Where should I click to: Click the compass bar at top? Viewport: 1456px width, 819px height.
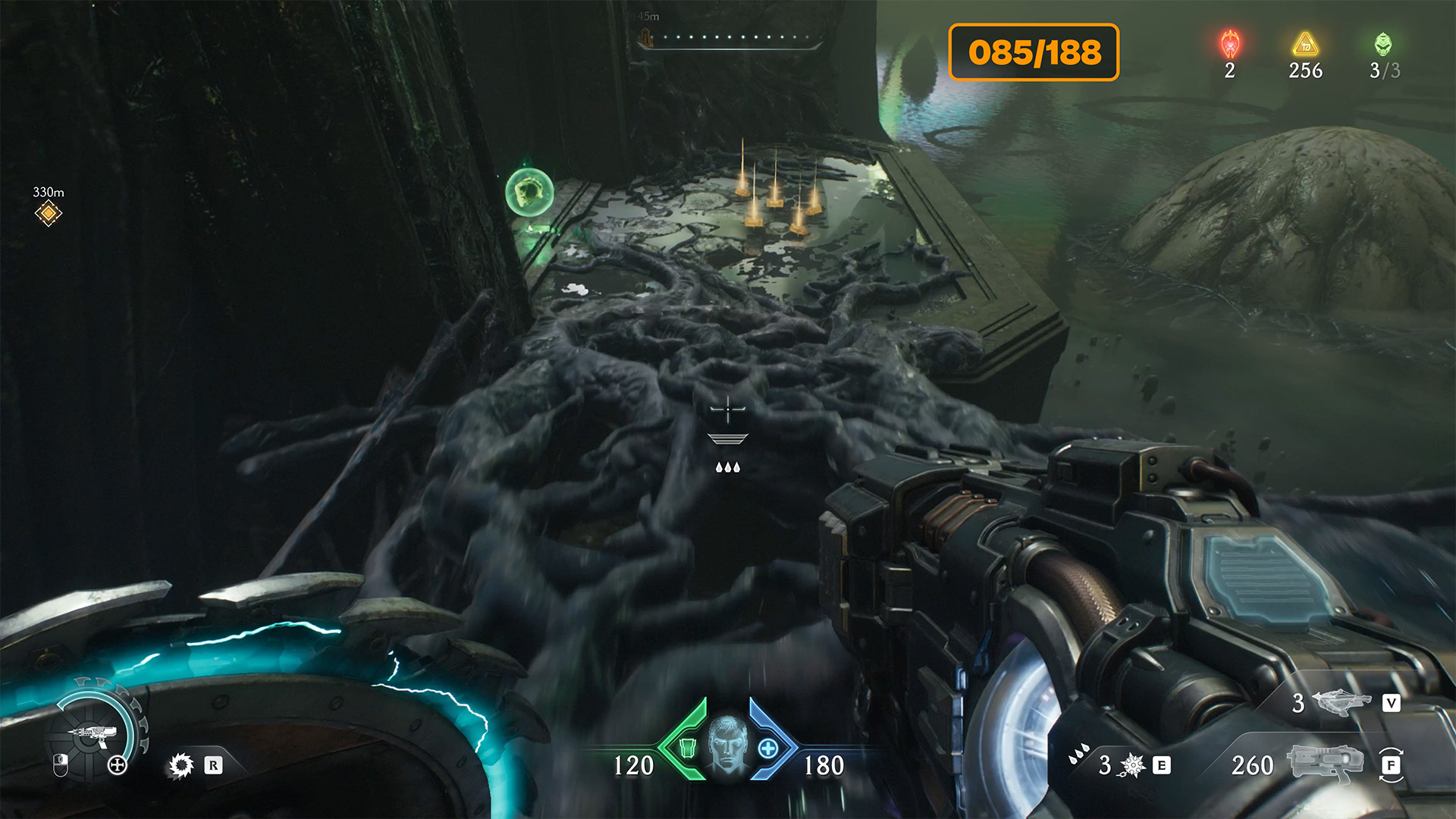(730, 38)
